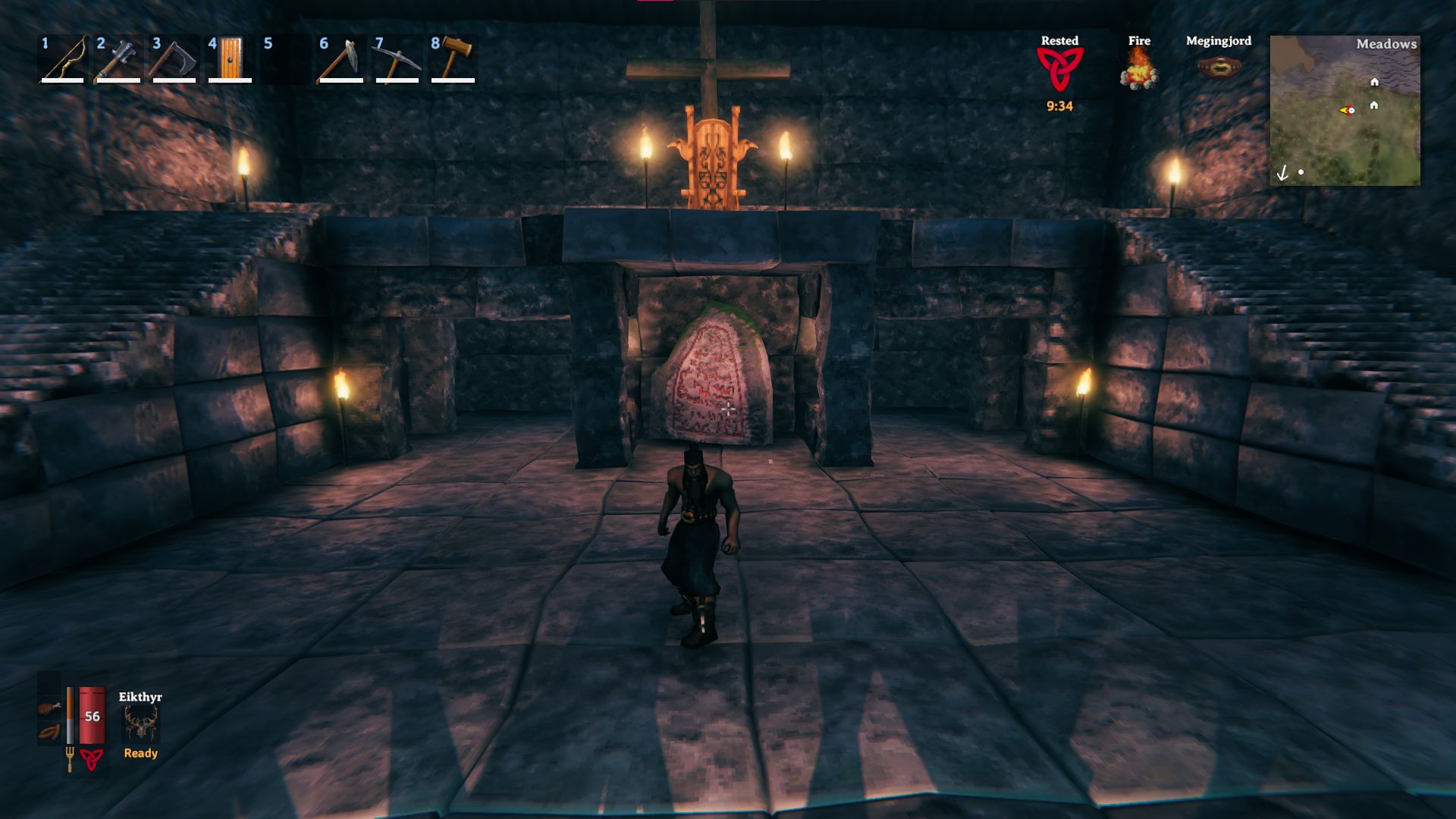Activate the Eikthyr forsaken power icon
1456x819 pixels.
pyautogui.click(x=139, y=726)
